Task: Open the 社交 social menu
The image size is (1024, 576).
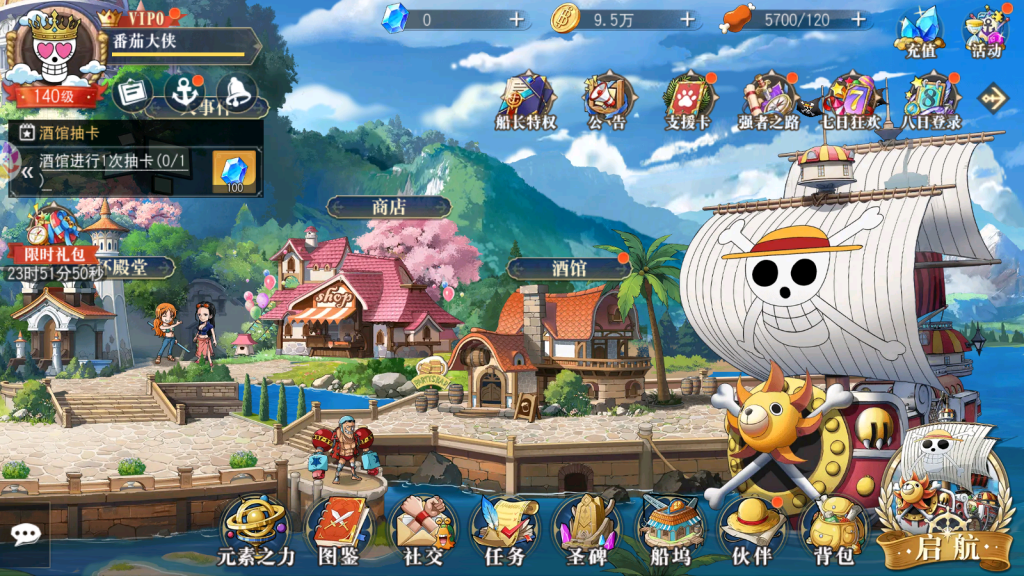Action: [421, 526]
